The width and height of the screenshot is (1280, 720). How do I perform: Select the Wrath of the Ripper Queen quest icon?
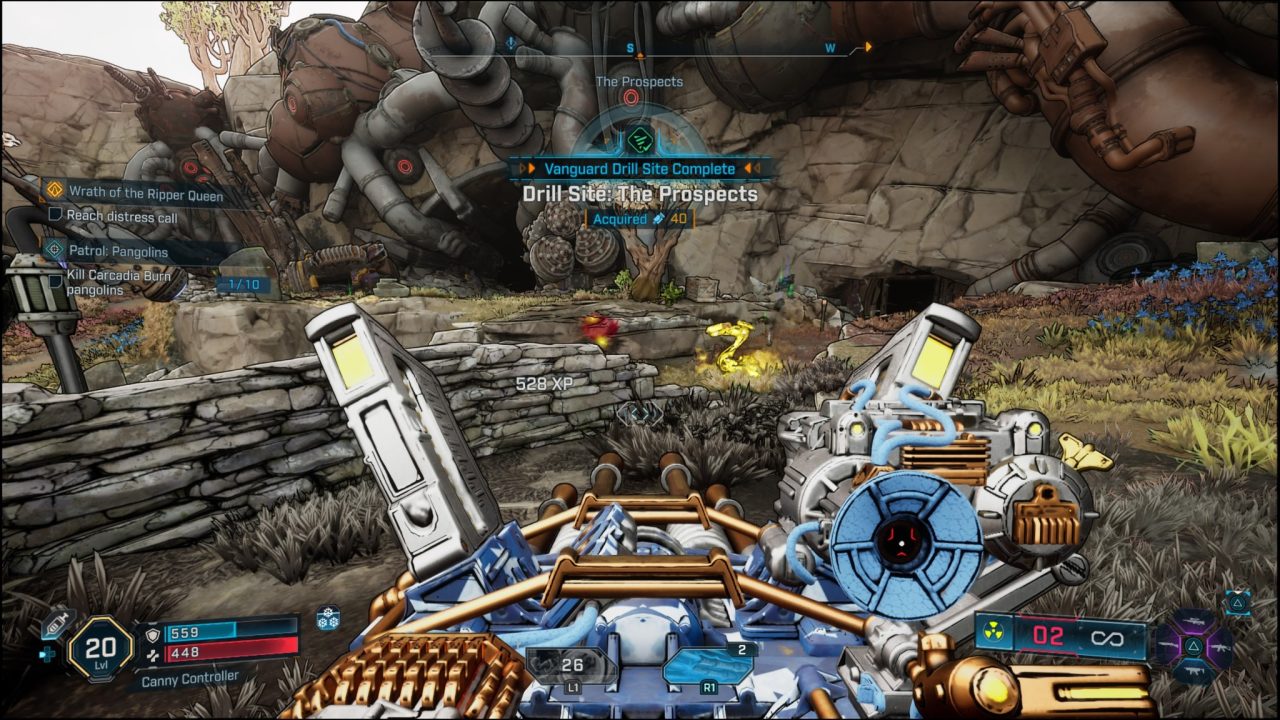tap(55, 189)
